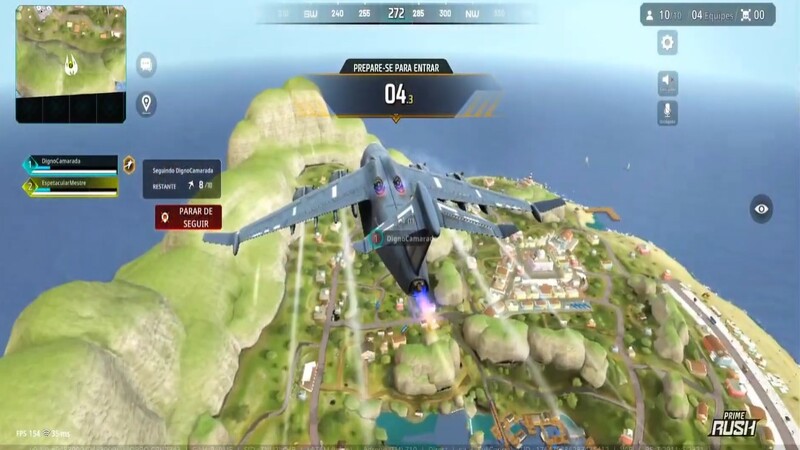This screenshot has width=800, height=450.
Task: Open the settings gear icon
Action: 667,42
